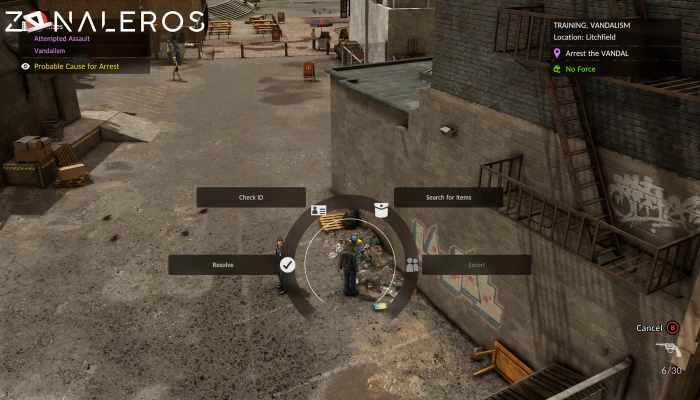Select the Vandalism offence entry
Image resolution: width=700 pixels, height=400 pixels.
tap(49, 49)
